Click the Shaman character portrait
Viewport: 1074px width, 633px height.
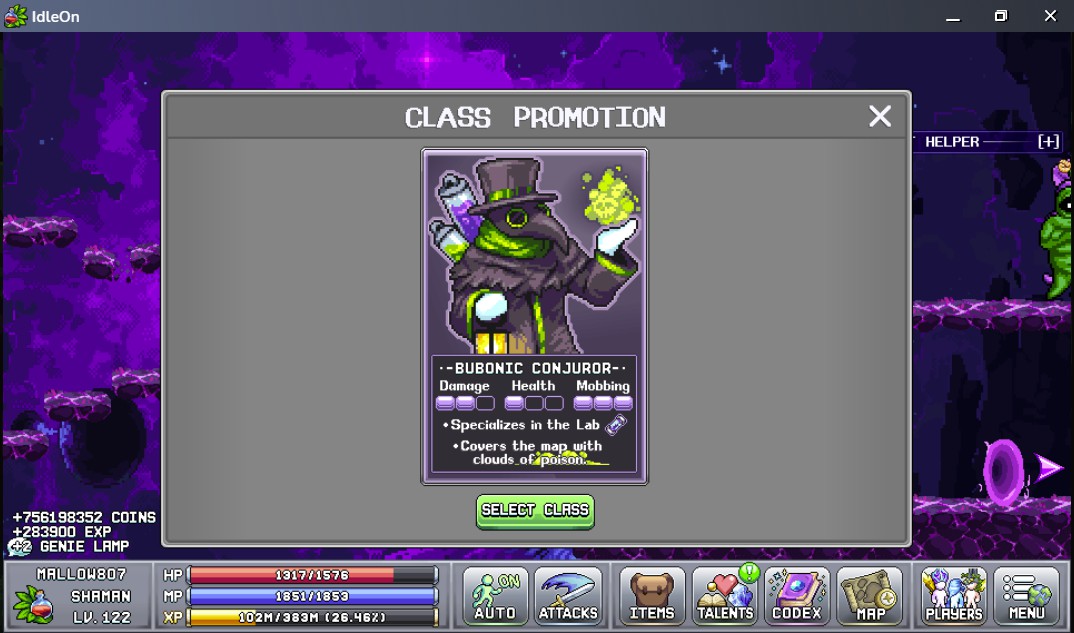pos(33,603)
